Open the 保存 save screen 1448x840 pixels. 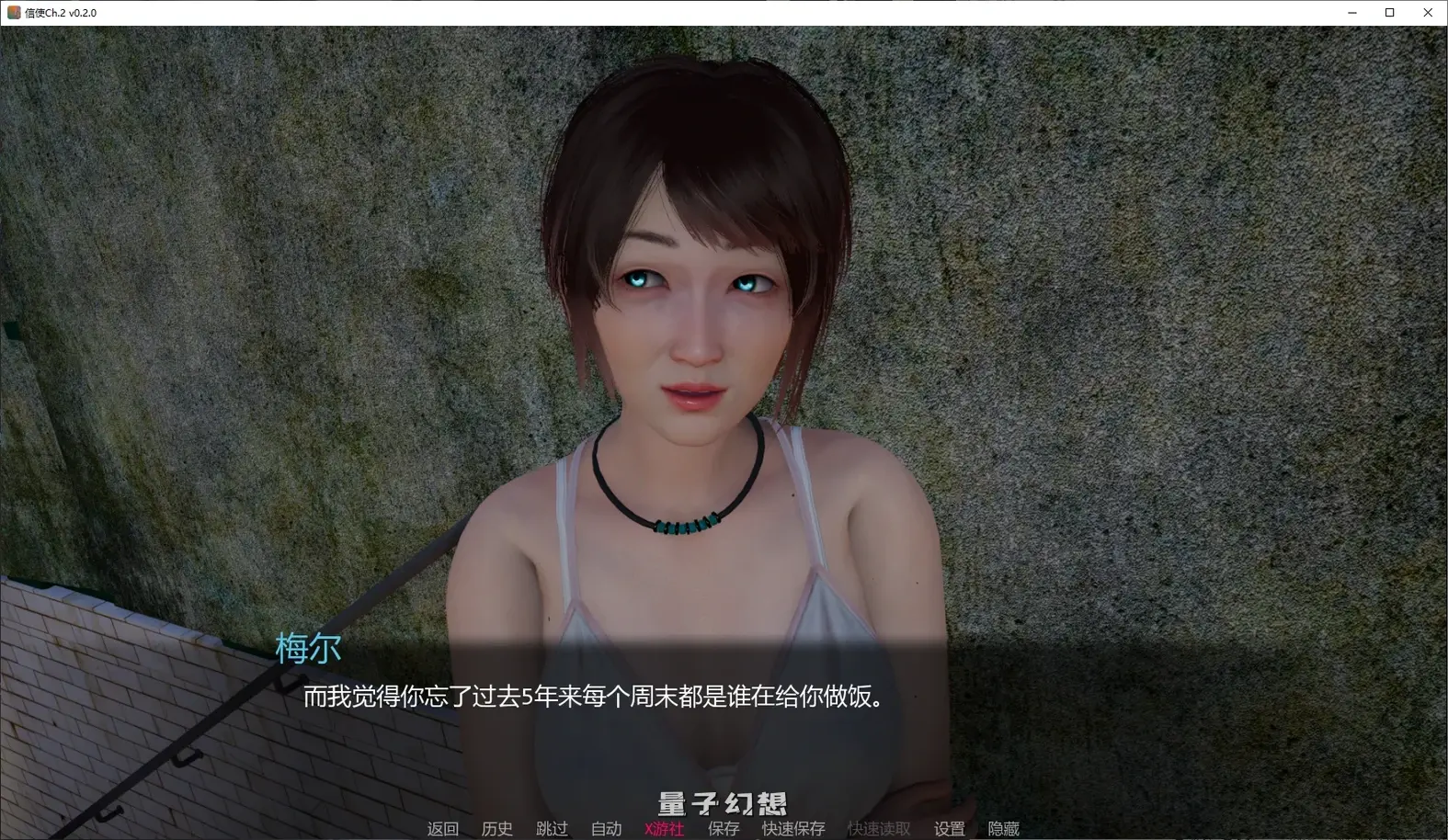(723, 828)
